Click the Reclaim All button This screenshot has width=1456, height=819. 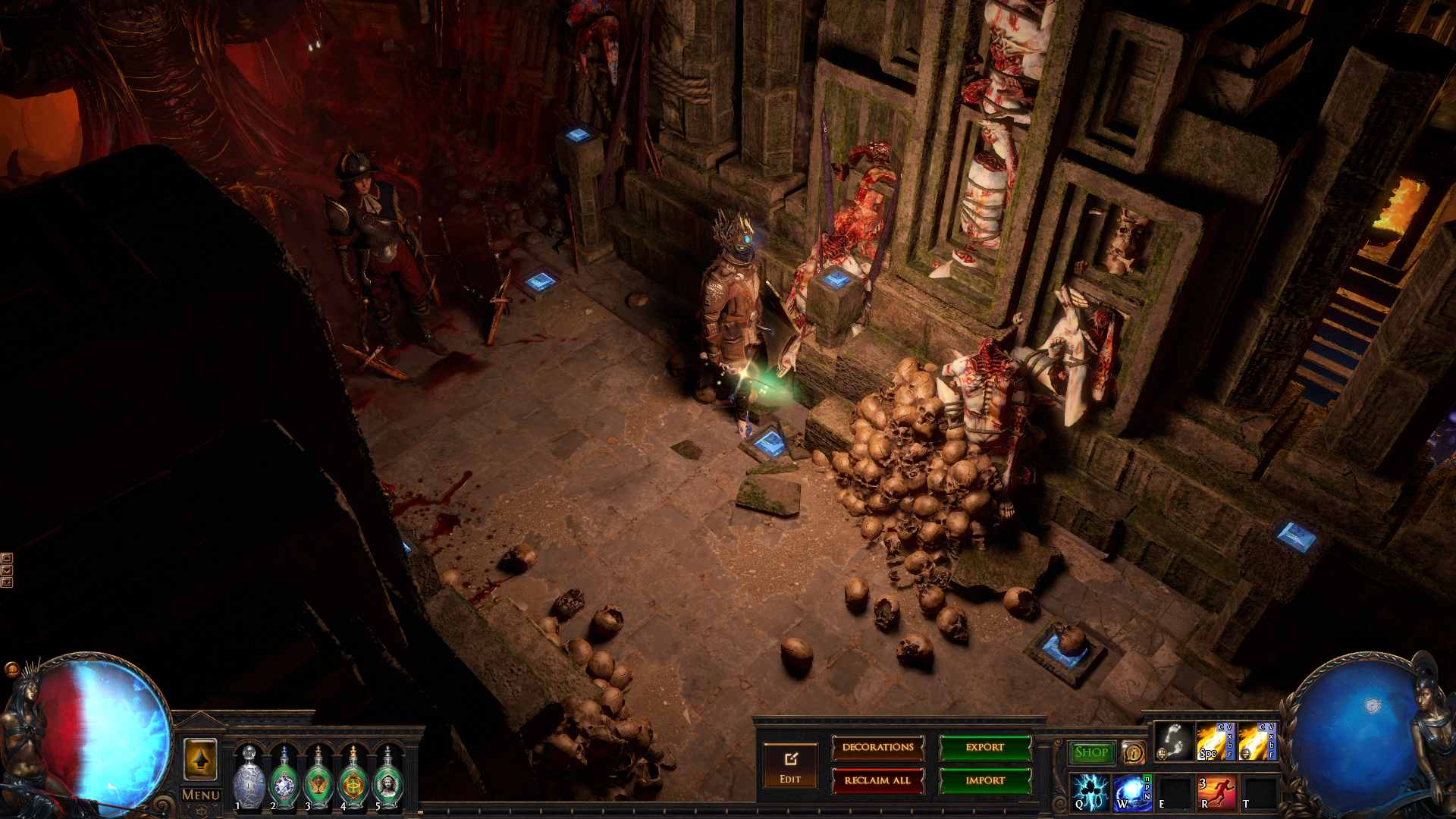pyautogui.click(x=877, y=780)
